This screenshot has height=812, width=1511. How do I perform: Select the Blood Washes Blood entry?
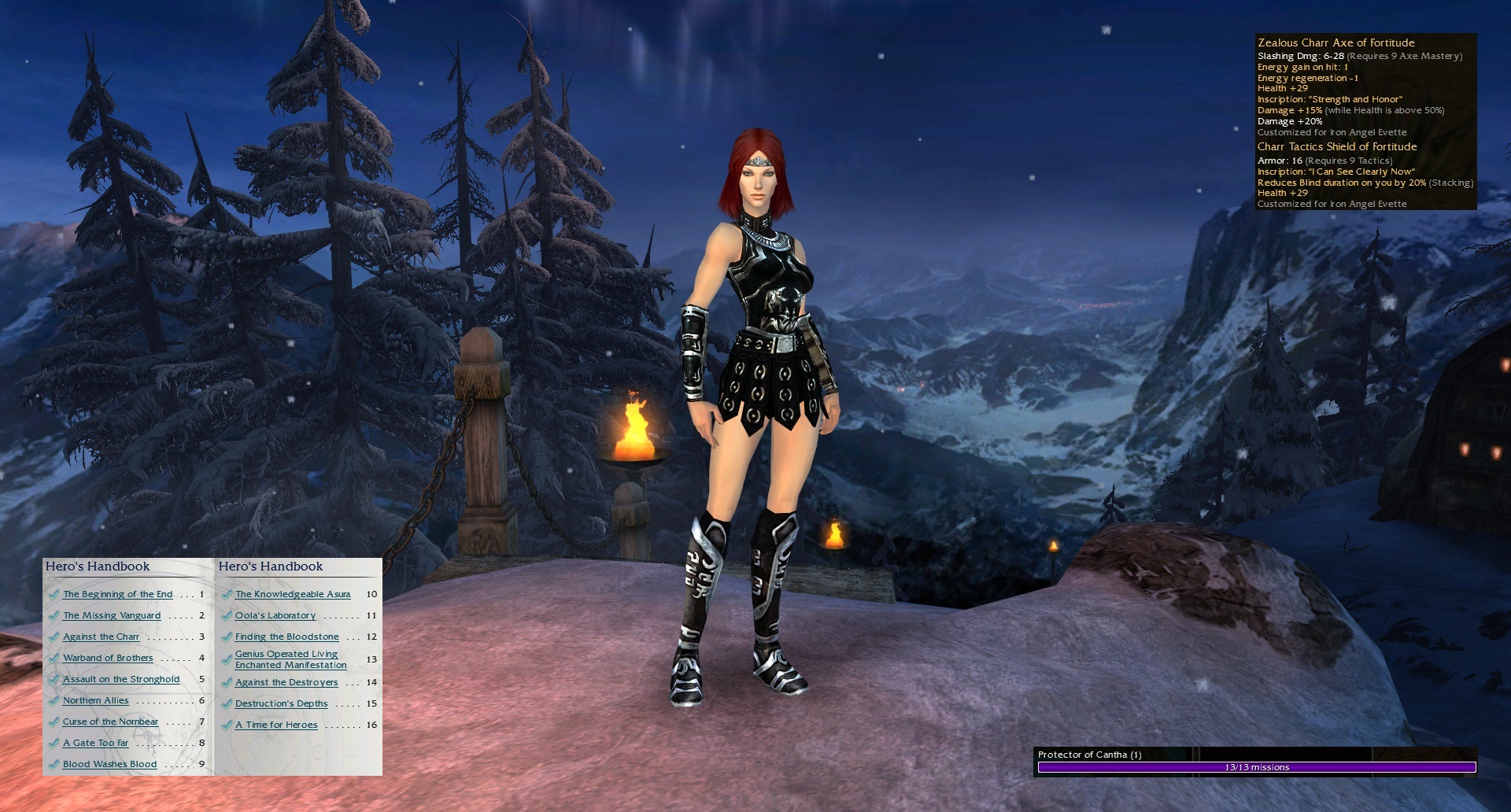click(x=109, y=764)
